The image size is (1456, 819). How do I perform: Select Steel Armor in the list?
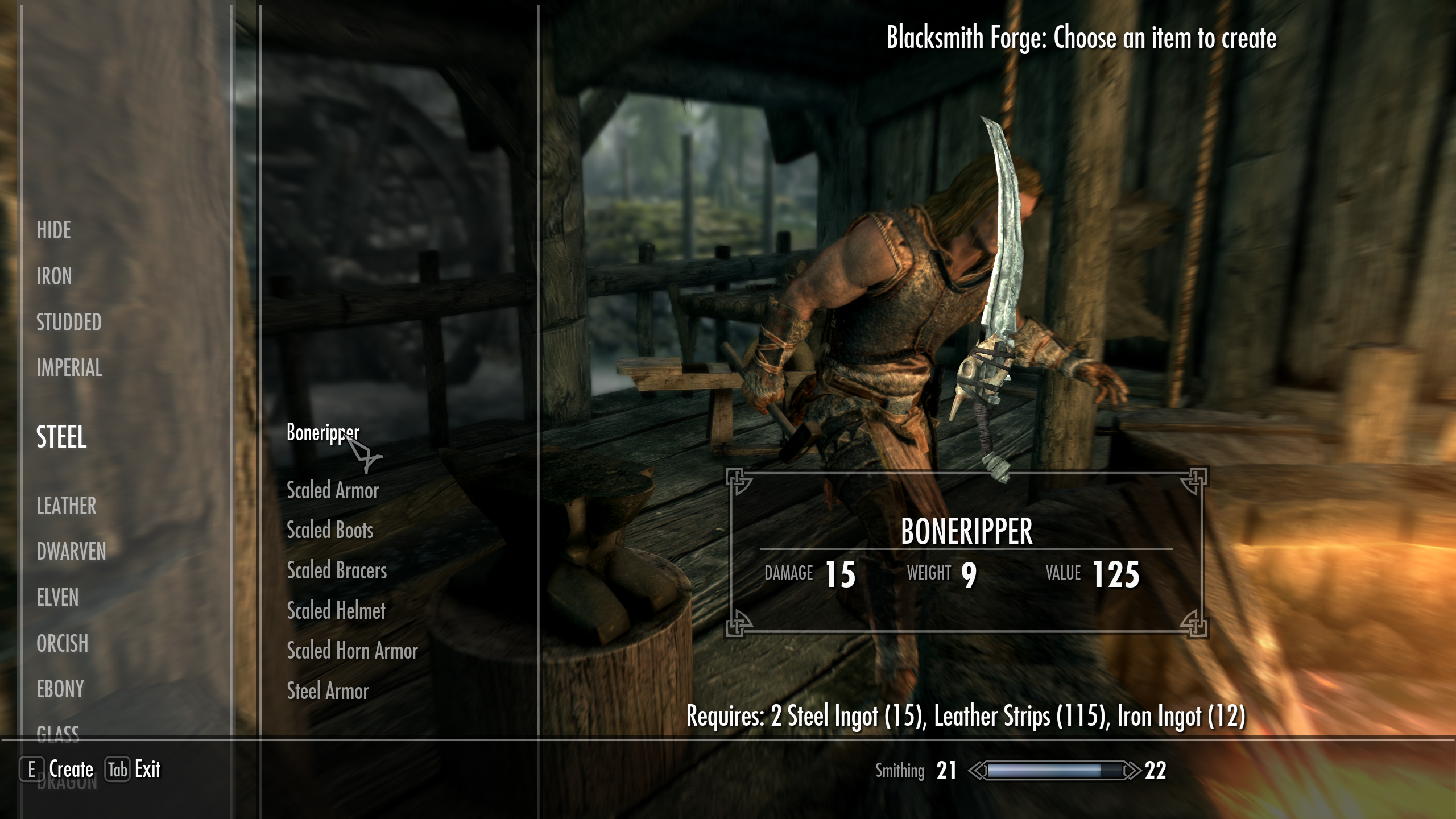pyautogui.click(x=327, y=692)
